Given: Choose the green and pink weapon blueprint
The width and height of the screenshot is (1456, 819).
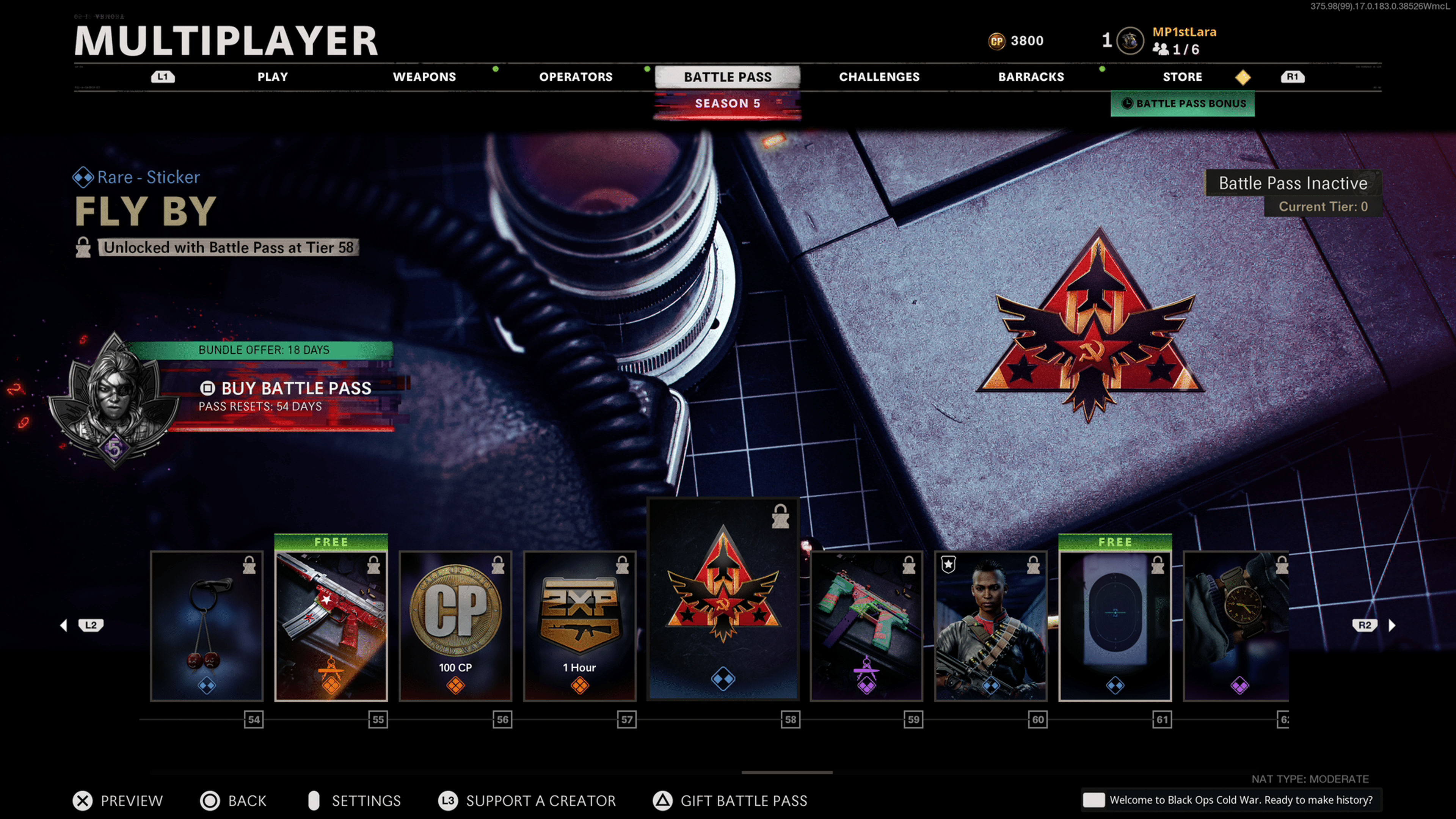Looking at the screenshot, I should [866, 626].
